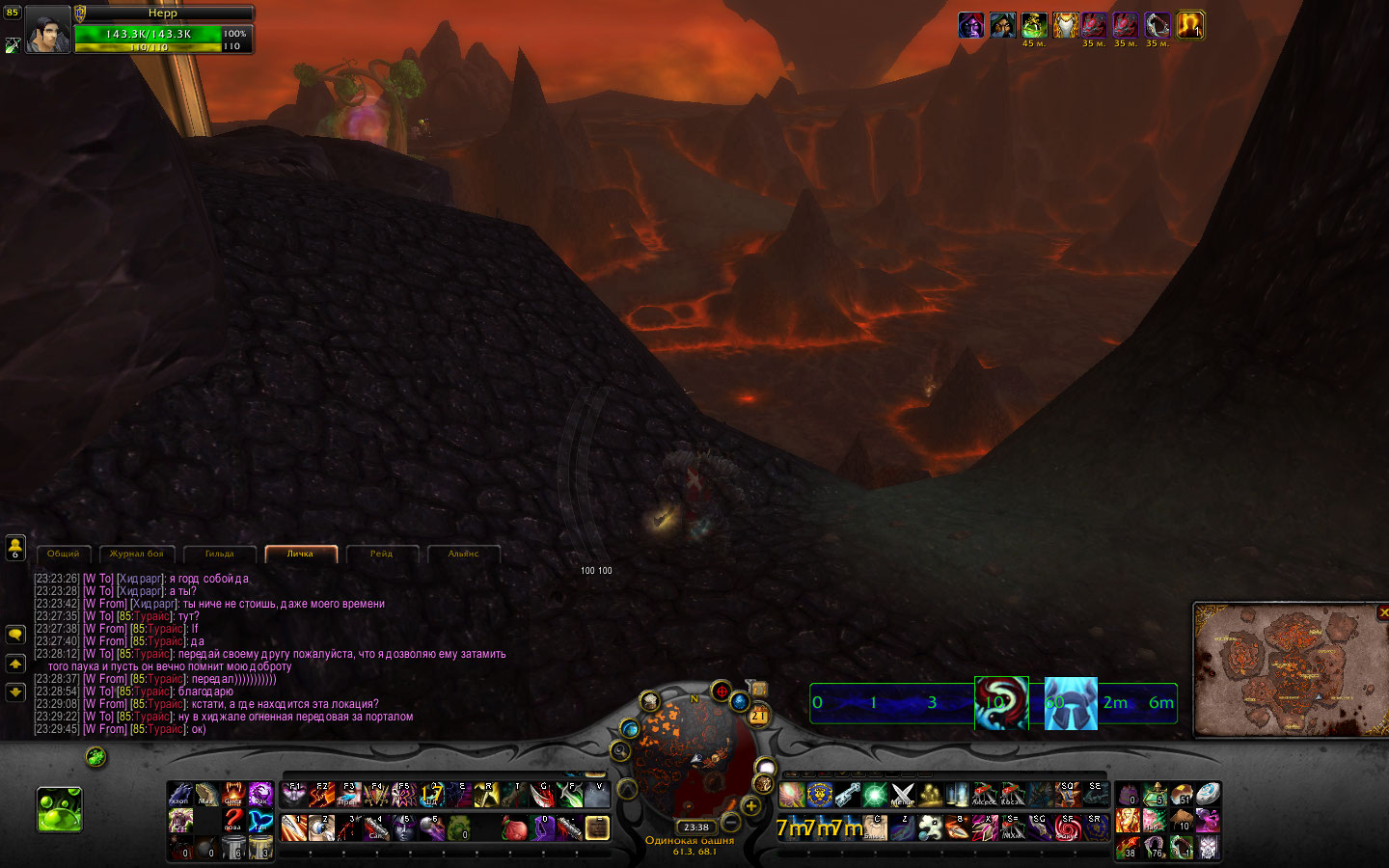Click the green slime icon button
This screenshot has height=868, width=1389.
[60, 809]
